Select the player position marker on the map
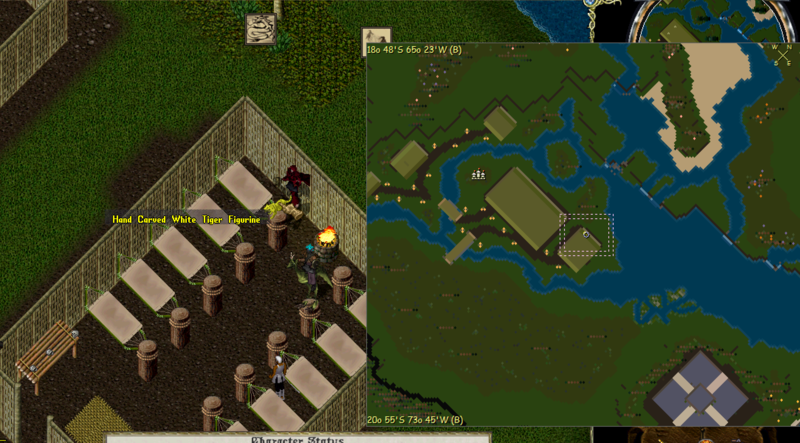Viewport: 800px width, 443px height. point(587,235)
